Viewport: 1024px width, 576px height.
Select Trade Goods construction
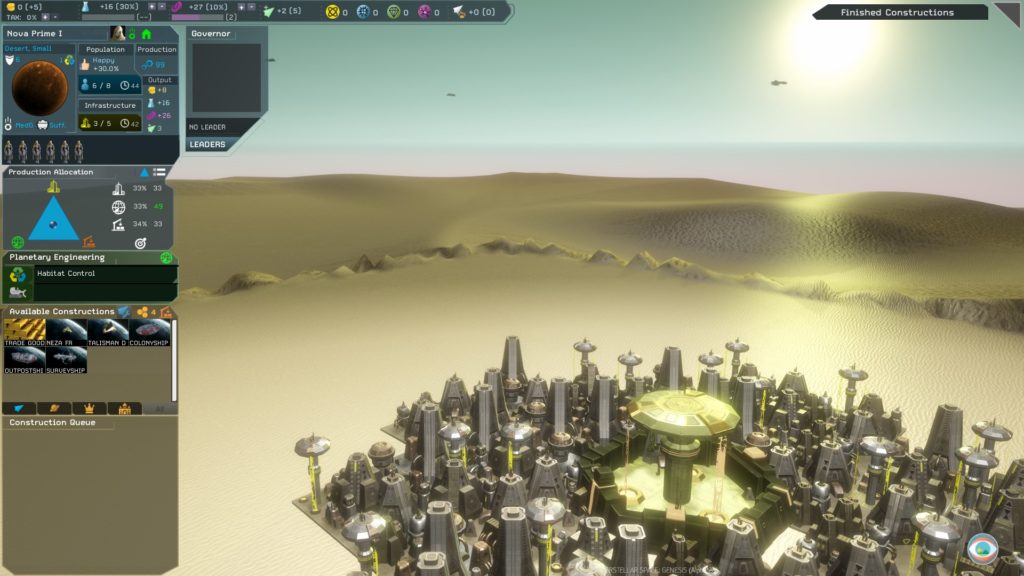[24, 333]
